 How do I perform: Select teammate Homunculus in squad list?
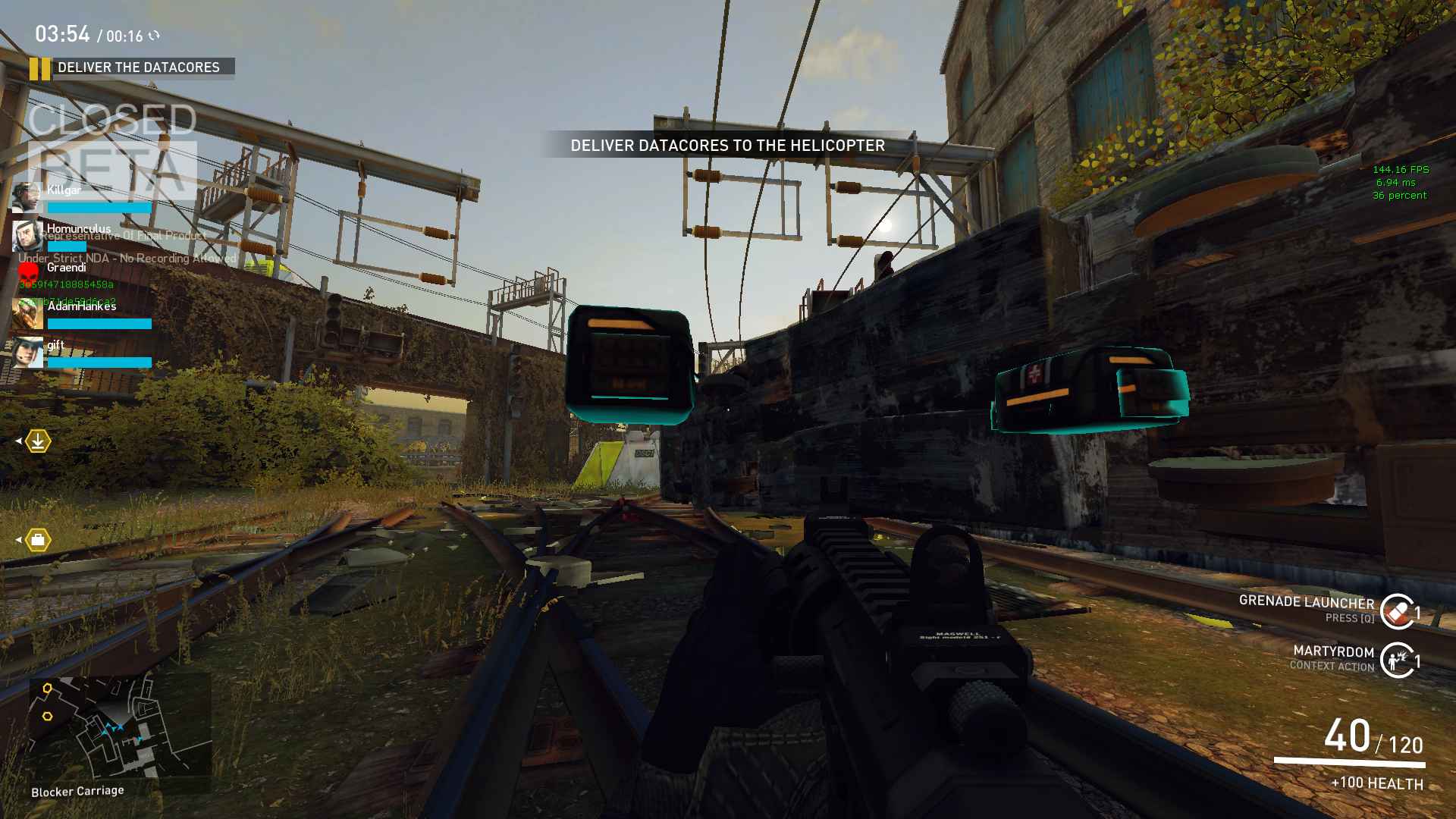tap(79, 229)
